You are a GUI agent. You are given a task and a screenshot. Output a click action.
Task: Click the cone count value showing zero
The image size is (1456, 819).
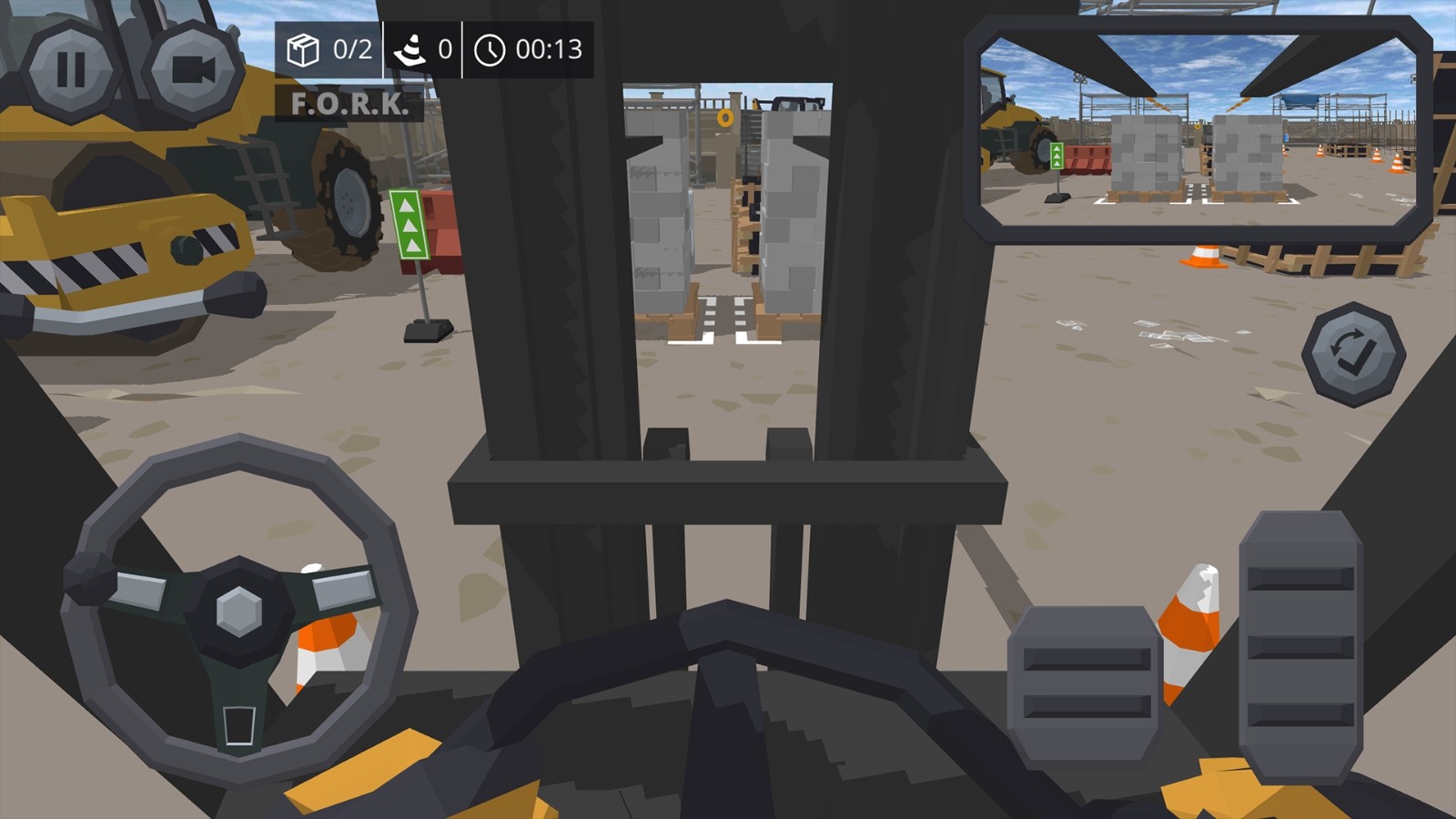coord(443,52)
